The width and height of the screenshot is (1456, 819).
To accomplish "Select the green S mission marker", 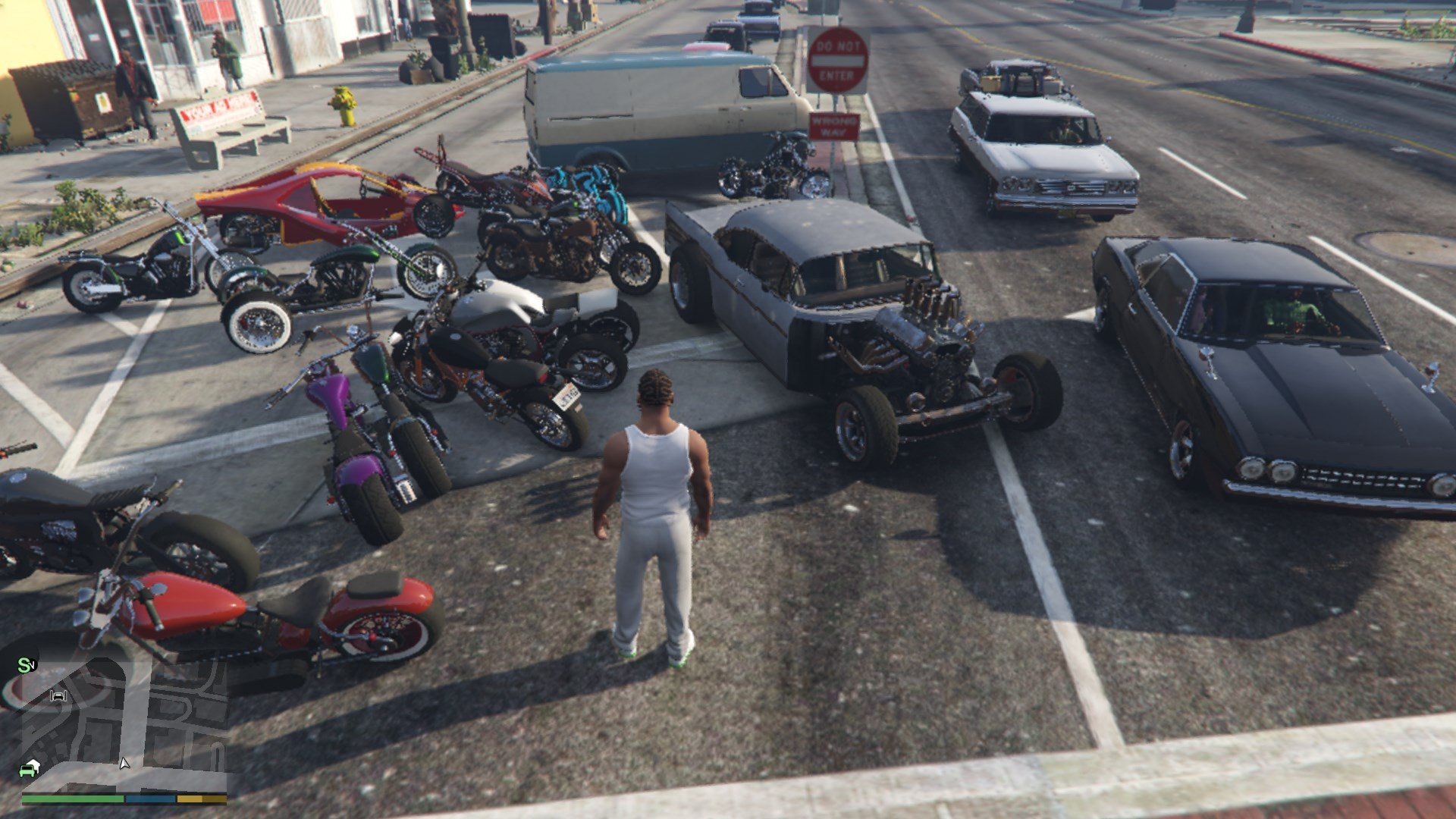I will coord(25,665).
